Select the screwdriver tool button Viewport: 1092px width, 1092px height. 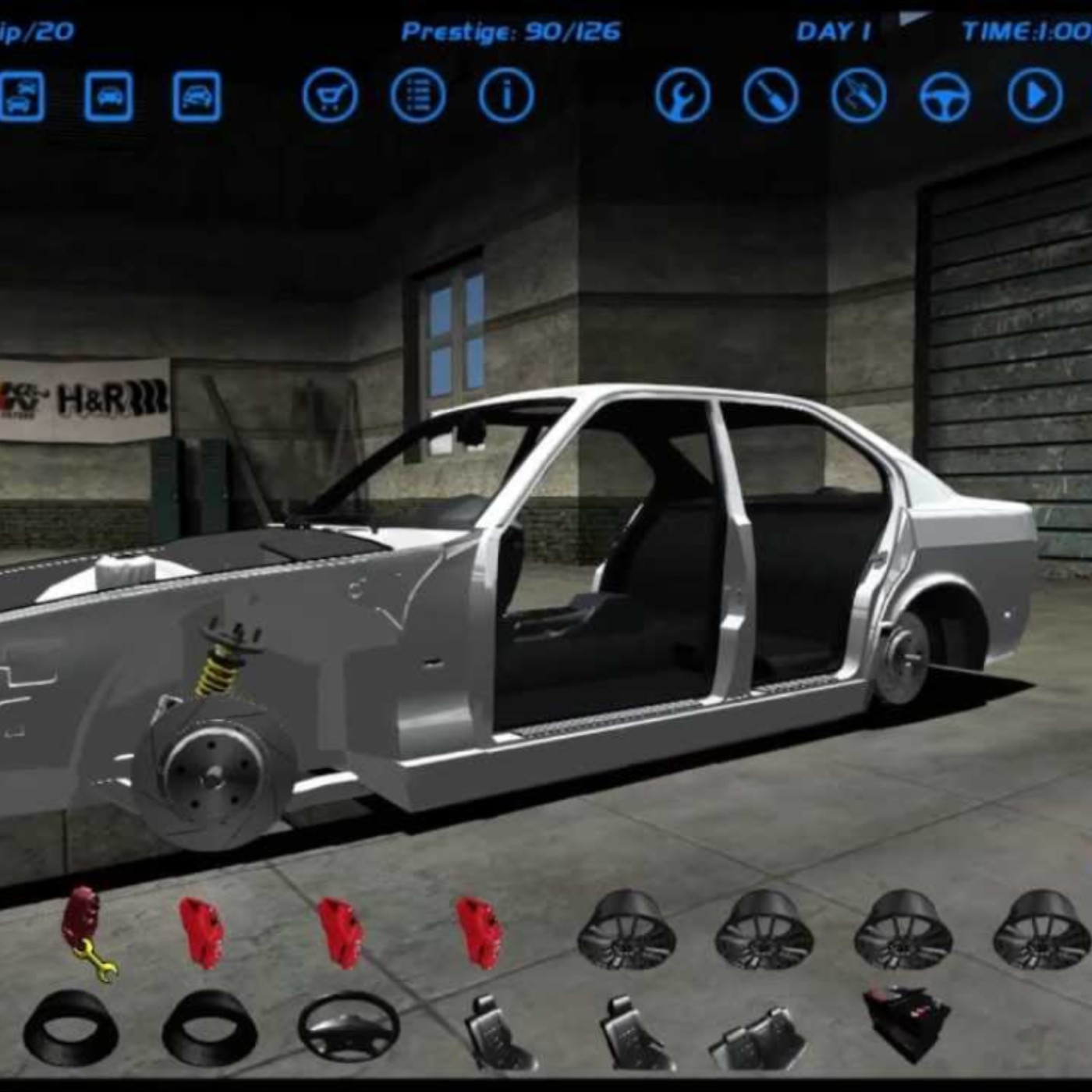coord(771,97)
